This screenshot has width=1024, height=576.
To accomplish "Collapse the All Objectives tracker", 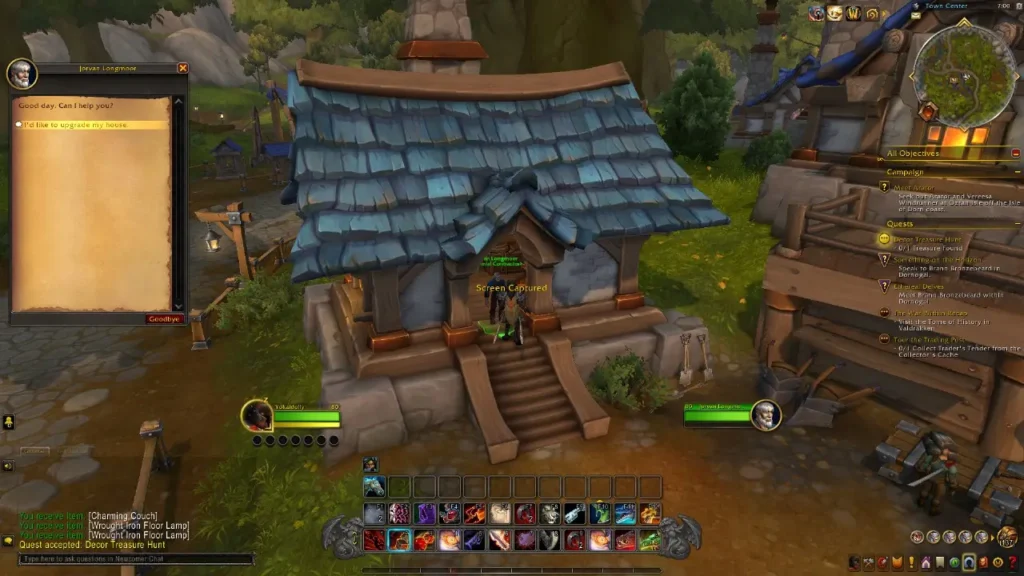I will pyautogui.click(x=1016, y=153).
